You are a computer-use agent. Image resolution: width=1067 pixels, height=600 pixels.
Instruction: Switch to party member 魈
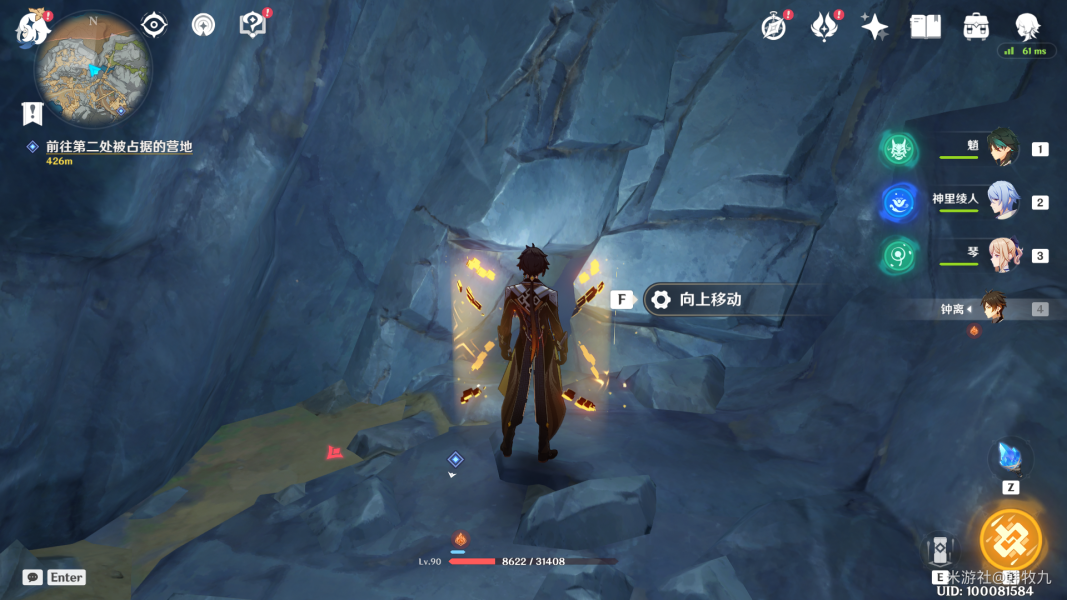pos(1001,148)
